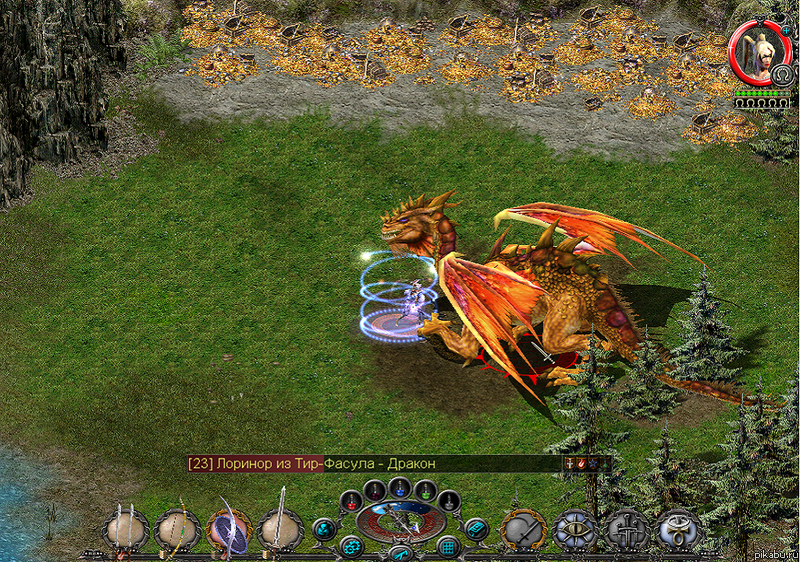800x562 pixels.
Task: Open the teal grid button
Action: (x=448, y=546)
